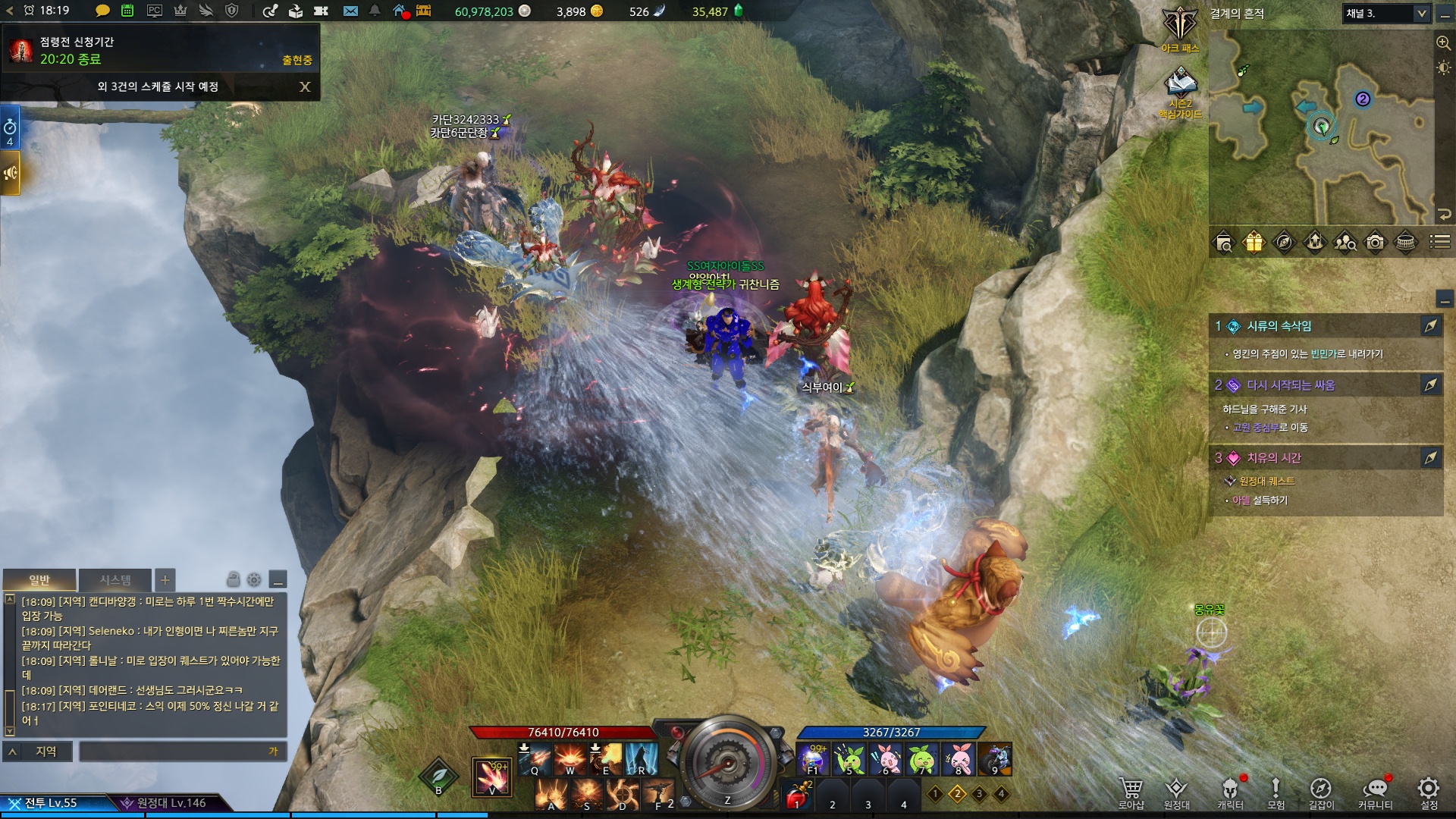Switch to the 일반 chat tab

[x=39, y=580]
